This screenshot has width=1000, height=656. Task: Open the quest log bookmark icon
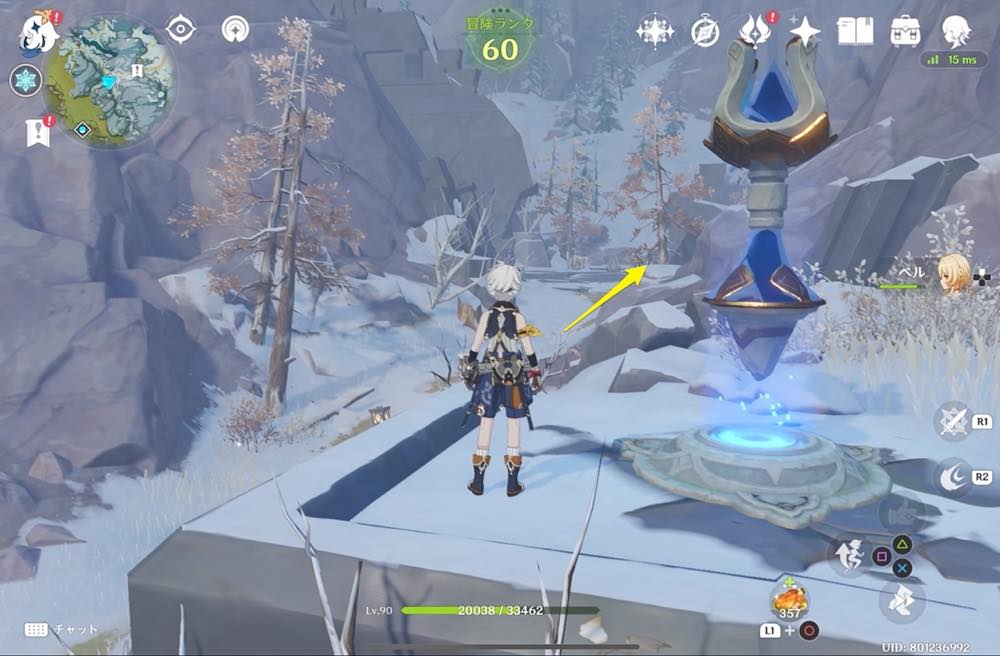(x=38, y=131)
